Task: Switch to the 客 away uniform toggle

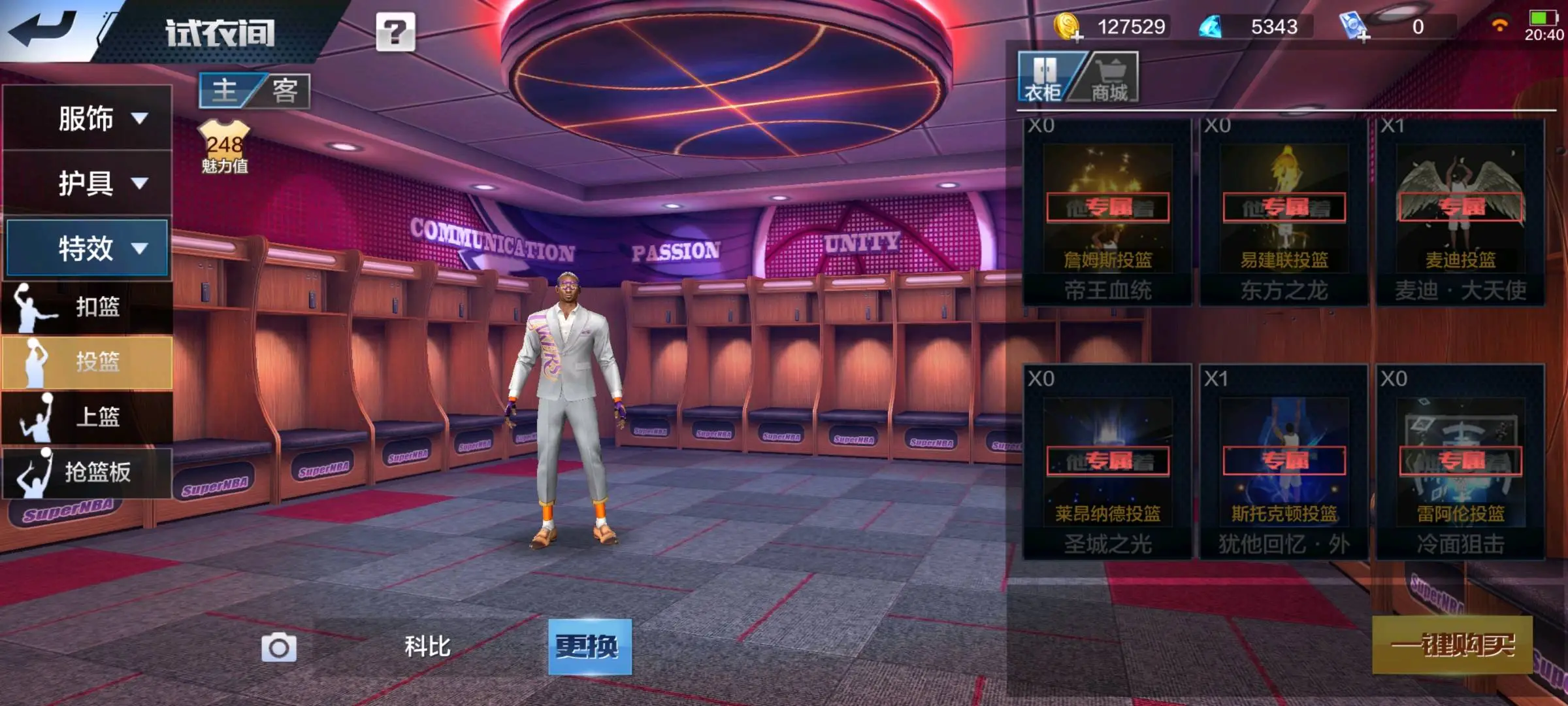Action: coord(285,90)
